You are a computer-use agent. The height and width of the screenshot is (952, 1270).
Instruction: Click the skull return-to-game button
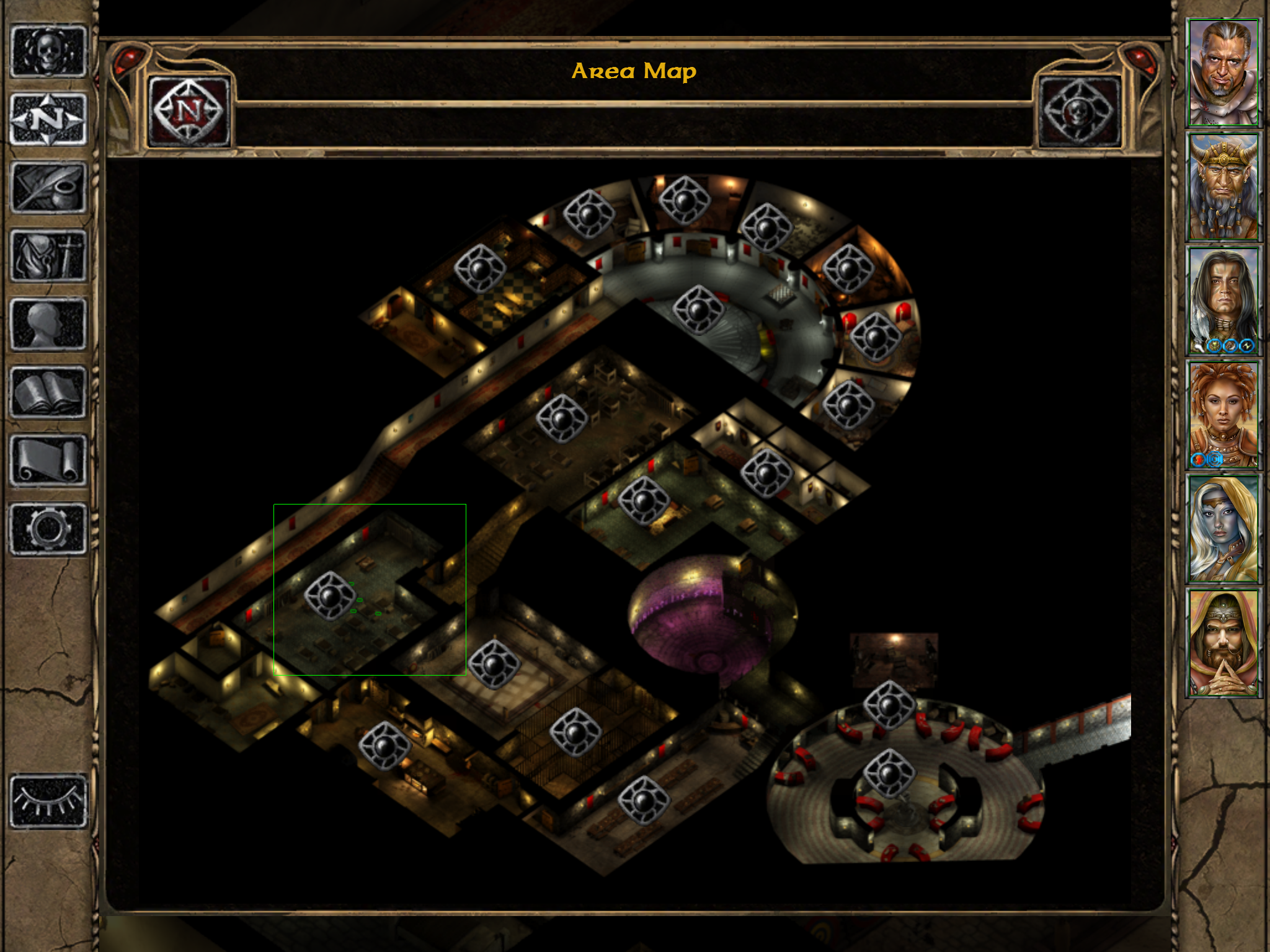[48, 51]
